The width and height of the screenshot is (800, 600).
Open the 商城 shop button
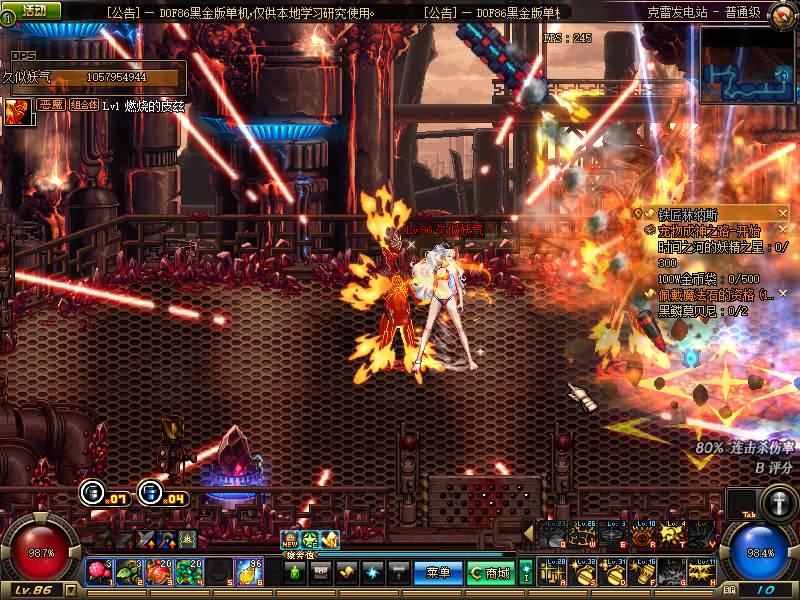tap(491, 573)
